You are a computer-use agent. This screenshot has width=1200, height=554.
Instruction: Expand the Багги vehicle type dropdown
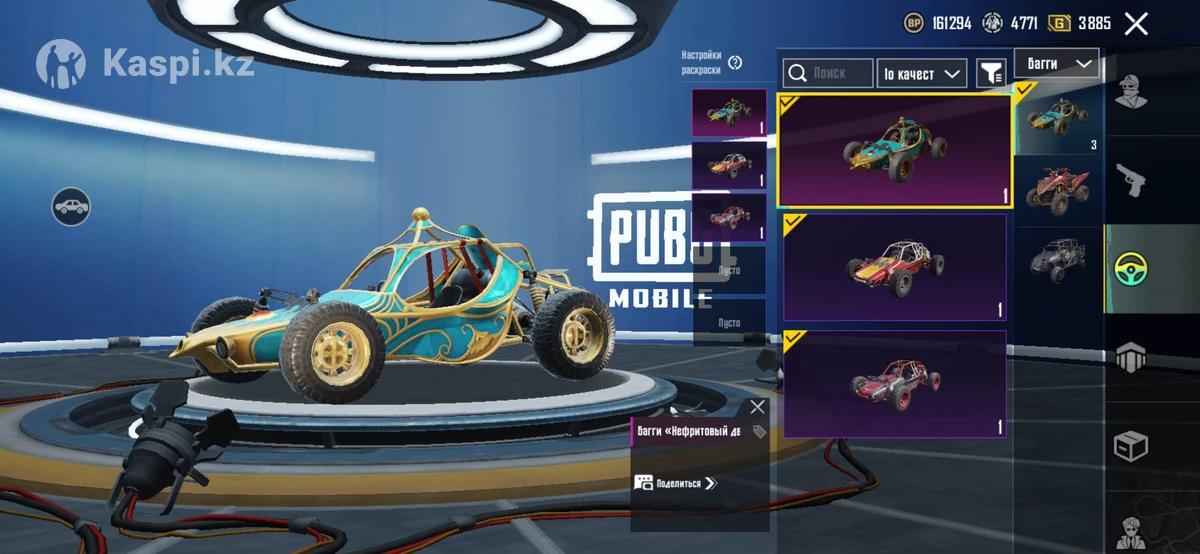1056,63
